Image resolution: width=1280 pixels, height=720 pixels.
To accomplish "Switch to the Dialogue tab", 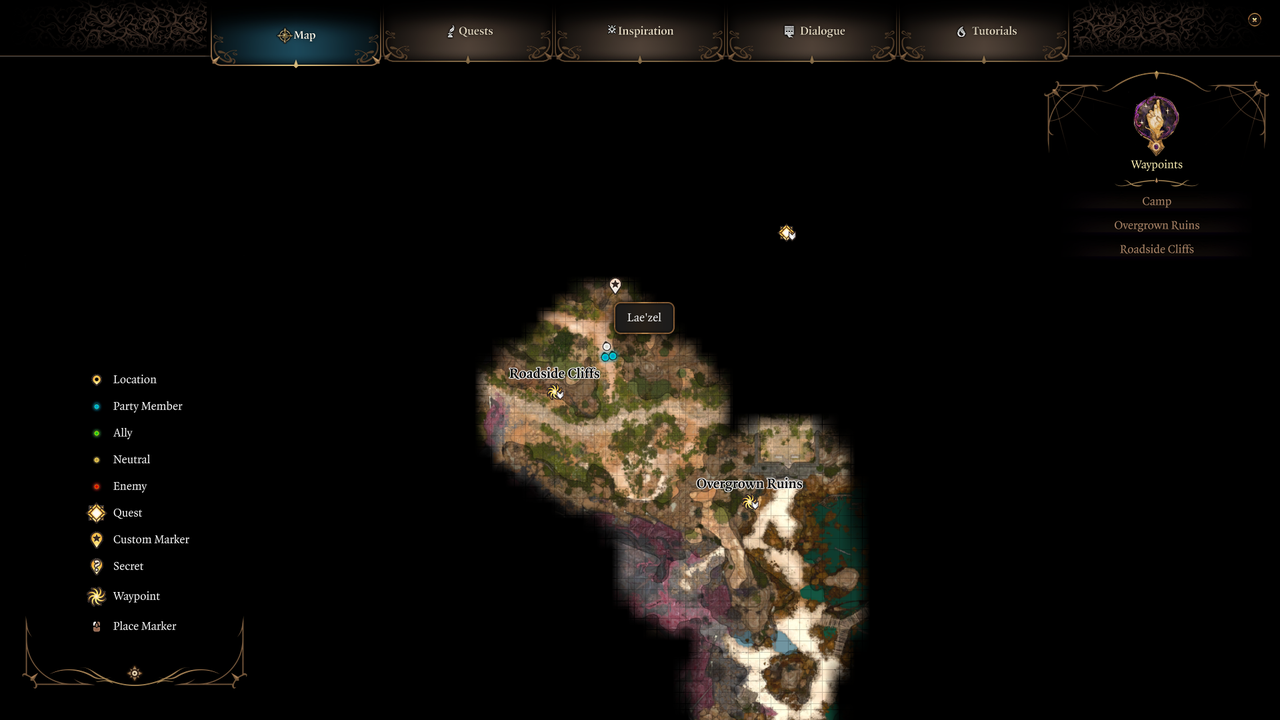I will pyautogui.click(x=814, y=31).
